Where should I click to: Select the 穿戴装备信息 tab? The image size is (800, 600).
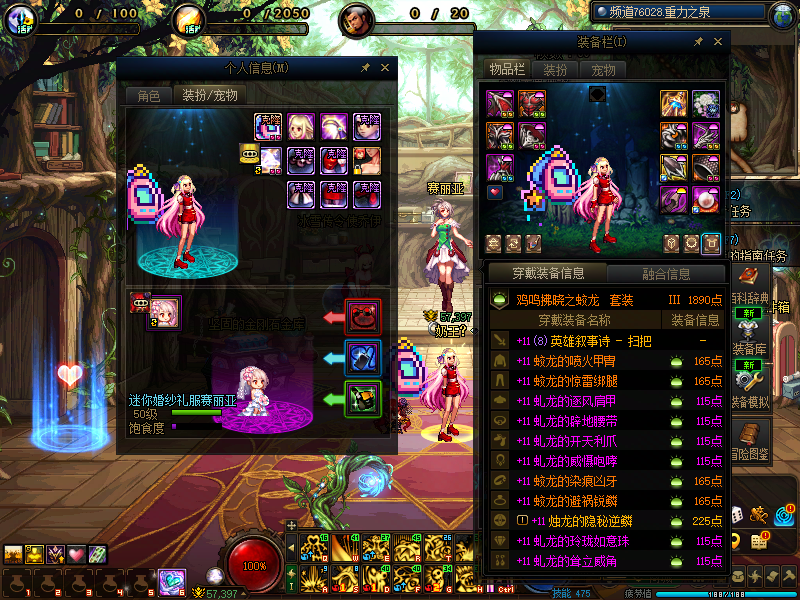coord(548,273)
